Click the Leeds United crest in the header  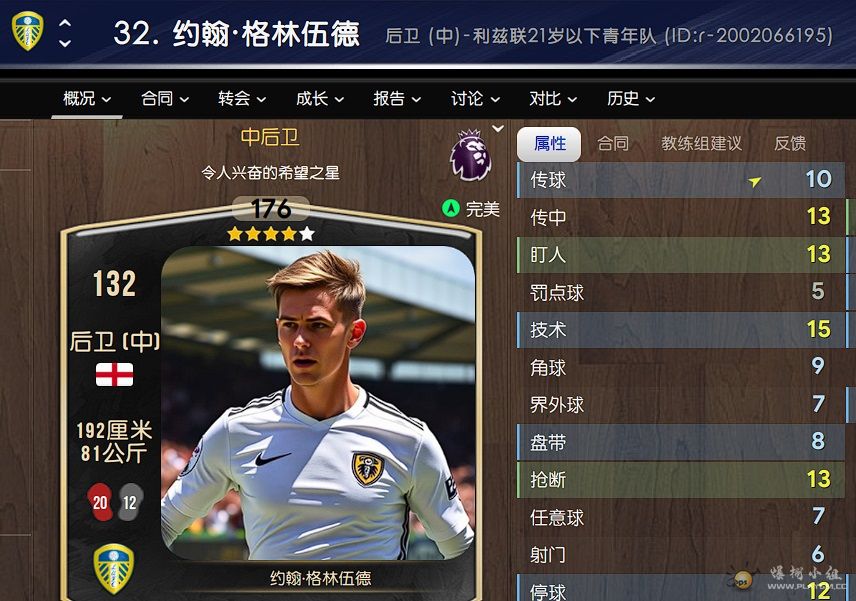click(27, 32)
